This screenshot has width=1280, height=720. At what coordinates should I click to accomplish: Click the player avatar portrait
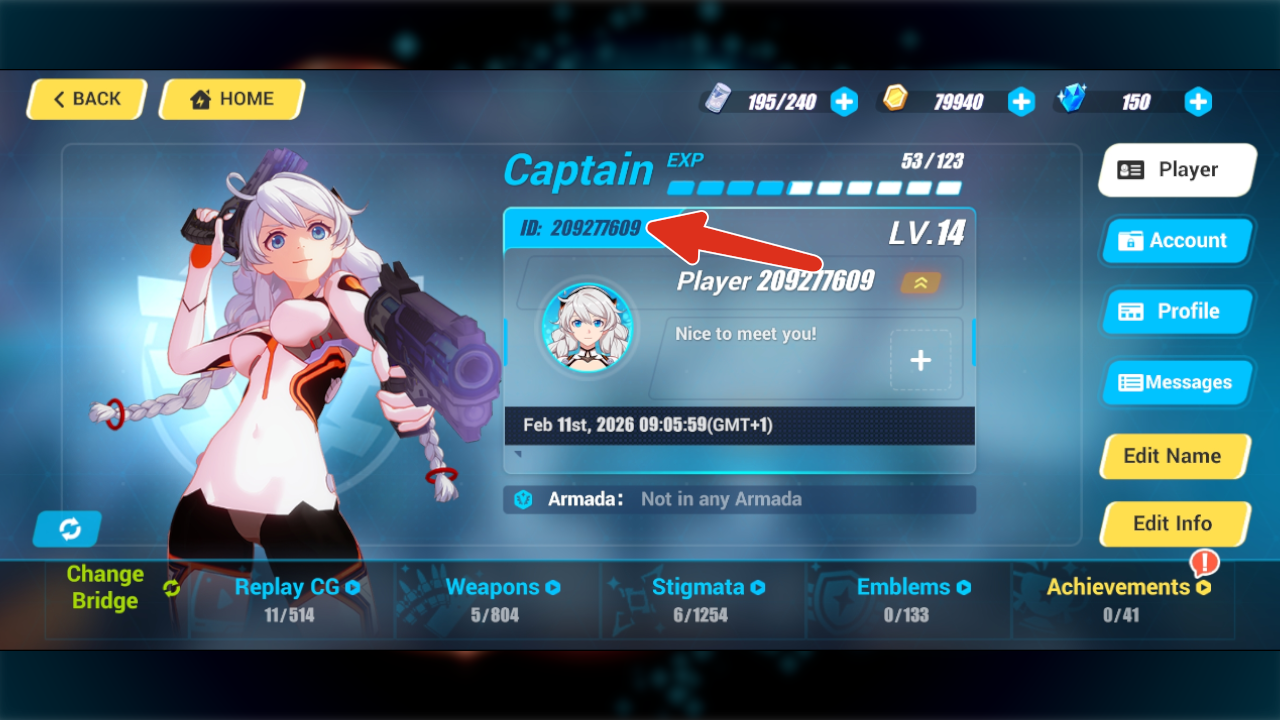click(588, 328)
